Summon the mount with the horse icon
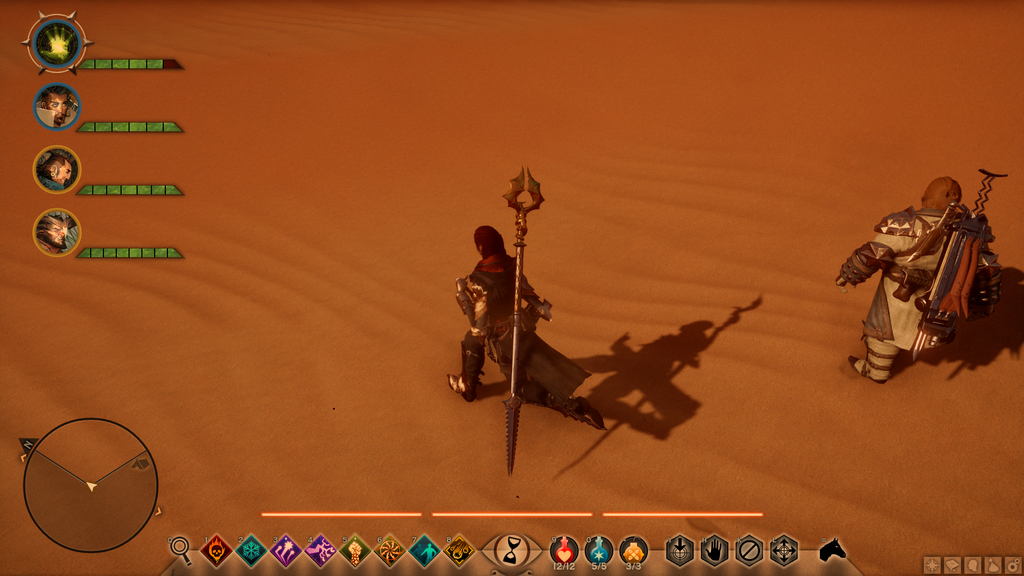 832,550
